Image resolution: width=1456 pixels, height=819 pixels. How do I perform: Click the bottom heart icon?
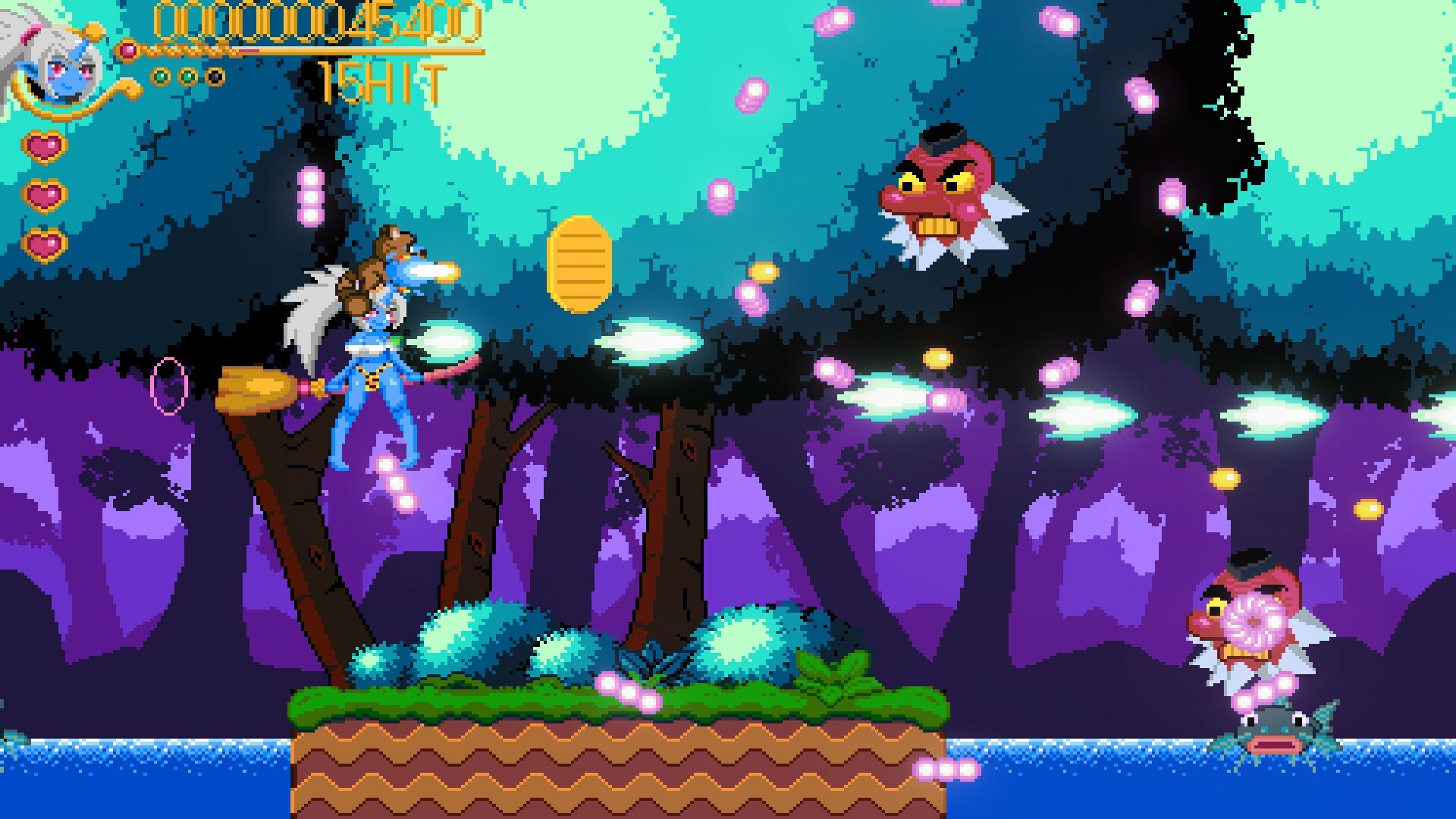(x=44, y=246)
